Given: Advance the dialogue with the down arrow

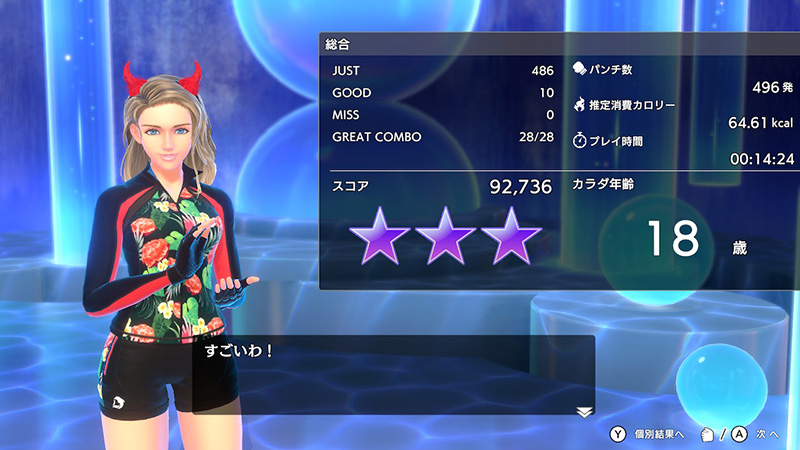Looking at the screenshot, I should coord(584,411).
